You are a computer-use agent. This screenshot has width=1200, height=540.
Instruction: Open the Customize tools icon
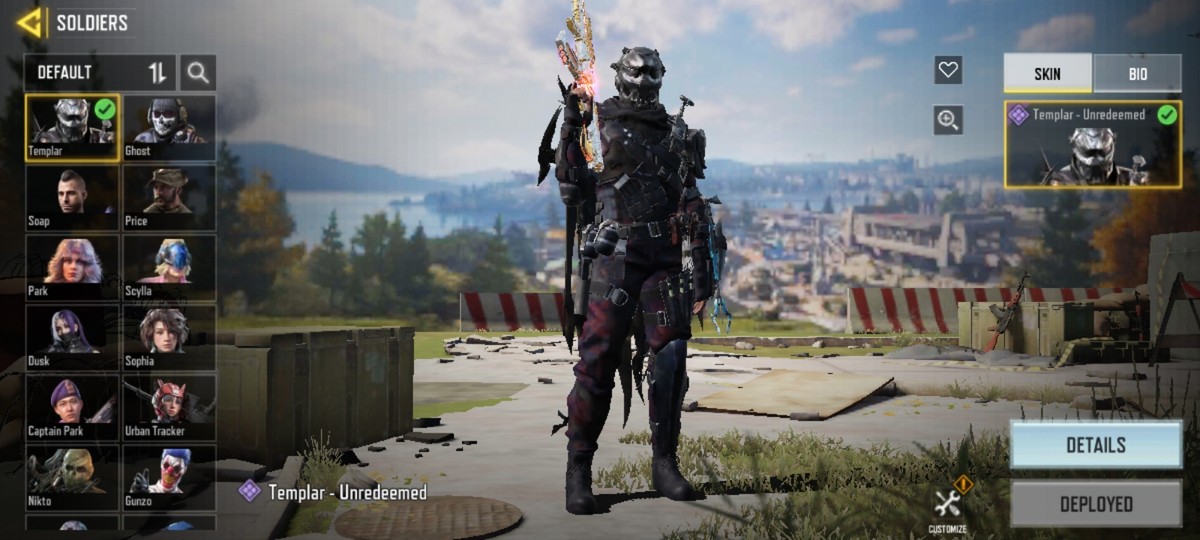click(948, 505)
